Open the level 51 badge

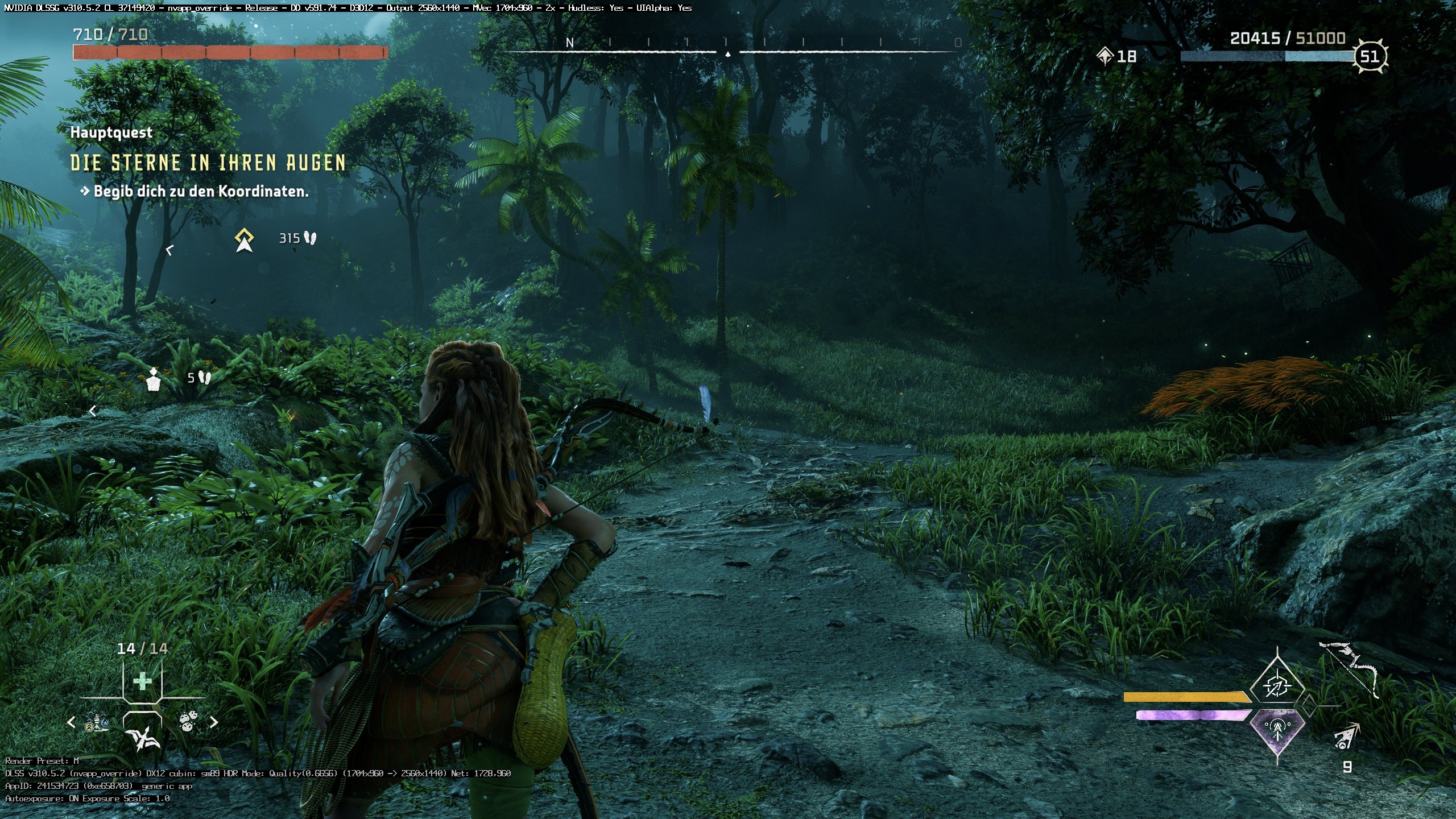click(1369, 56)
